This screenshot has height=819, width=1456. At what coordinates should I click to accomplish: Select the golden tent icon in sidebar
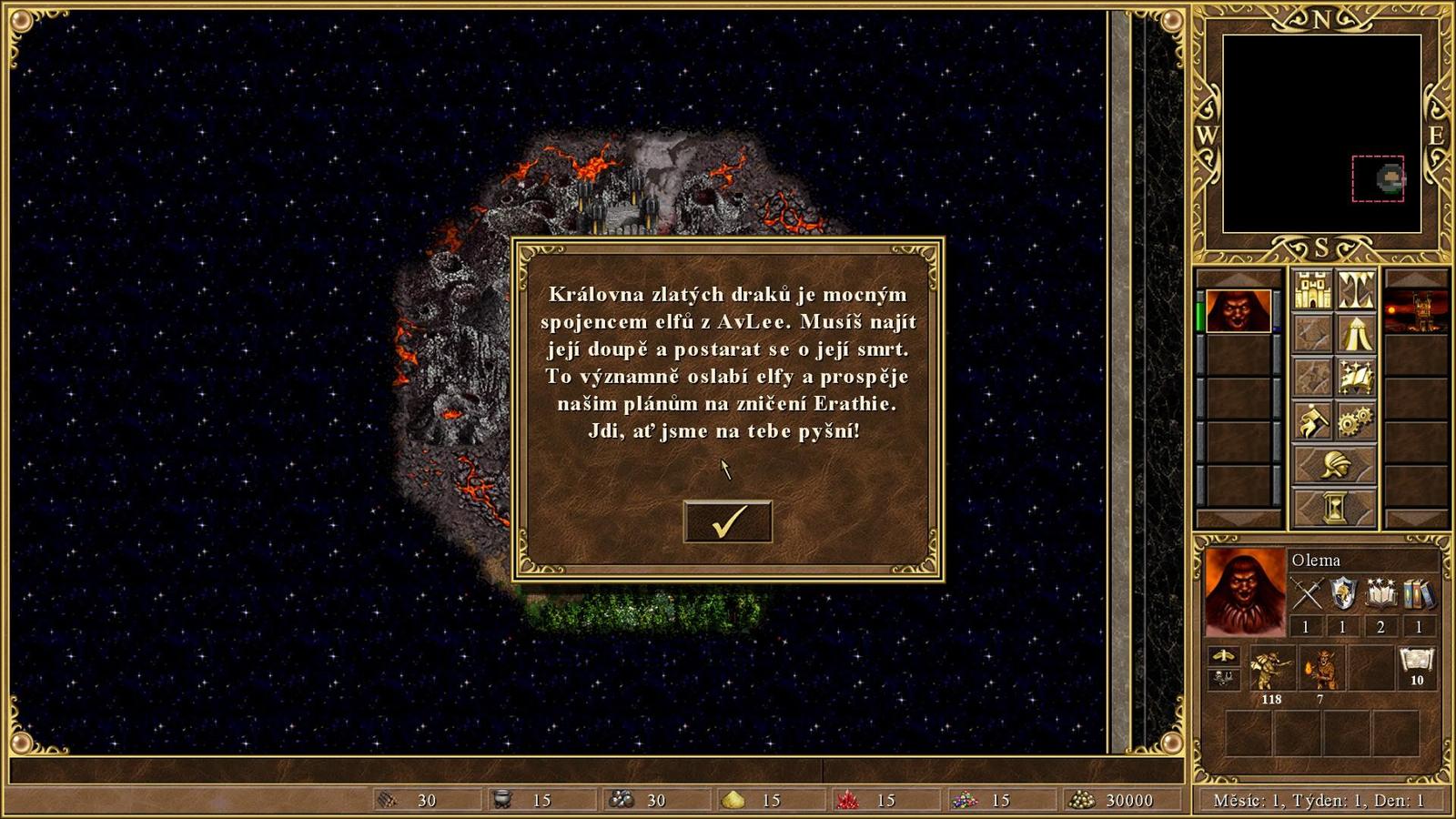[1358, 334]
